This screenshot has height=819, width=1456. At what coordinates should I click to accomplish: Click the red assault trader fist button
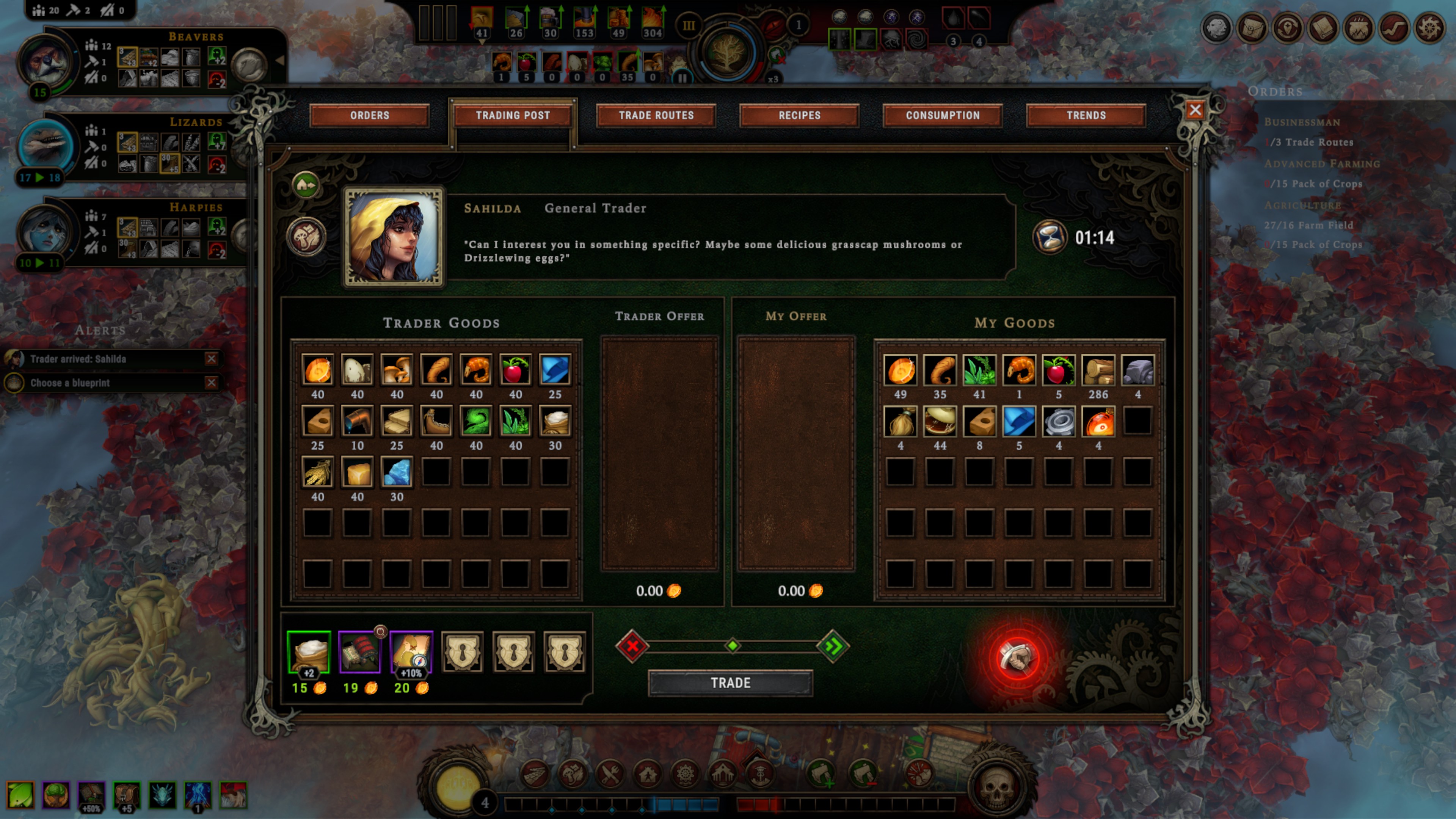[1017, 657]
